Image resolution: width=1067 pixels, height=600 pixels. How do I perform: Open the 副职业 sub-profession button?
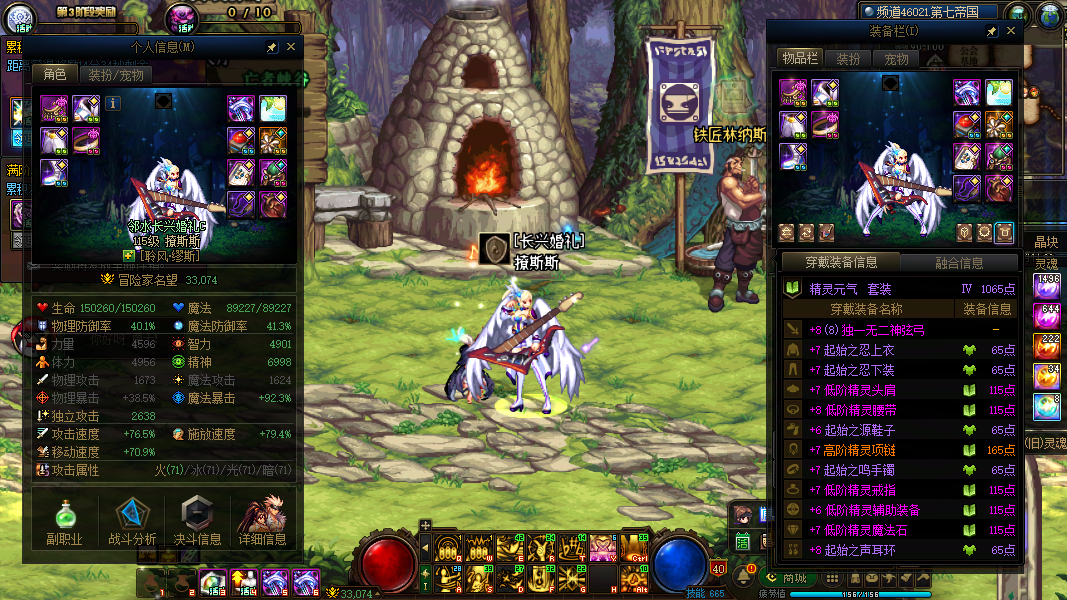(63, 522)
